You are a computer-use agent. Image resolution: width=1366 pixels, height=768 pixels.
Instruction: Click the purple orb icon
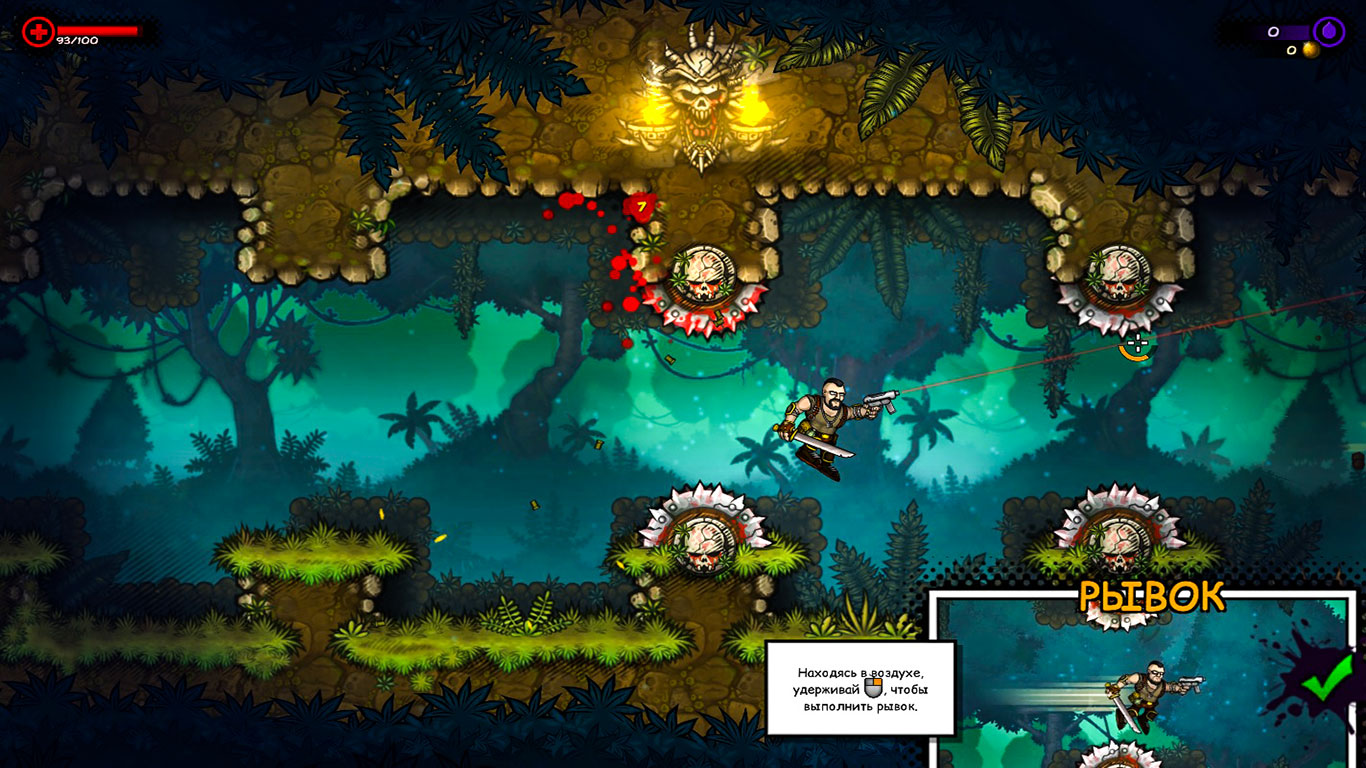[x=1329, y=32]
